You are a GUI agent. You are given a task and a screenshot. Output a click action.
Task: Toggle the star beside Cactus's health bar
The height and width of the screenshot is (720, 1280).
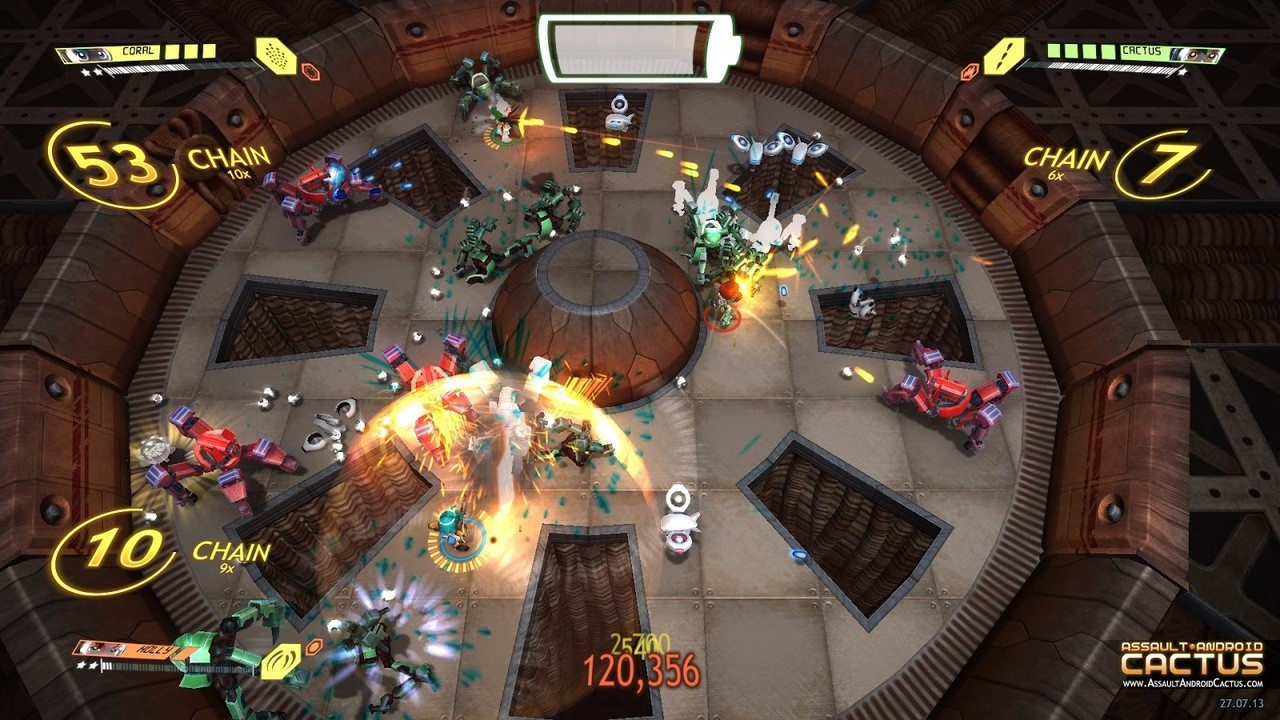click(1183, 72)
